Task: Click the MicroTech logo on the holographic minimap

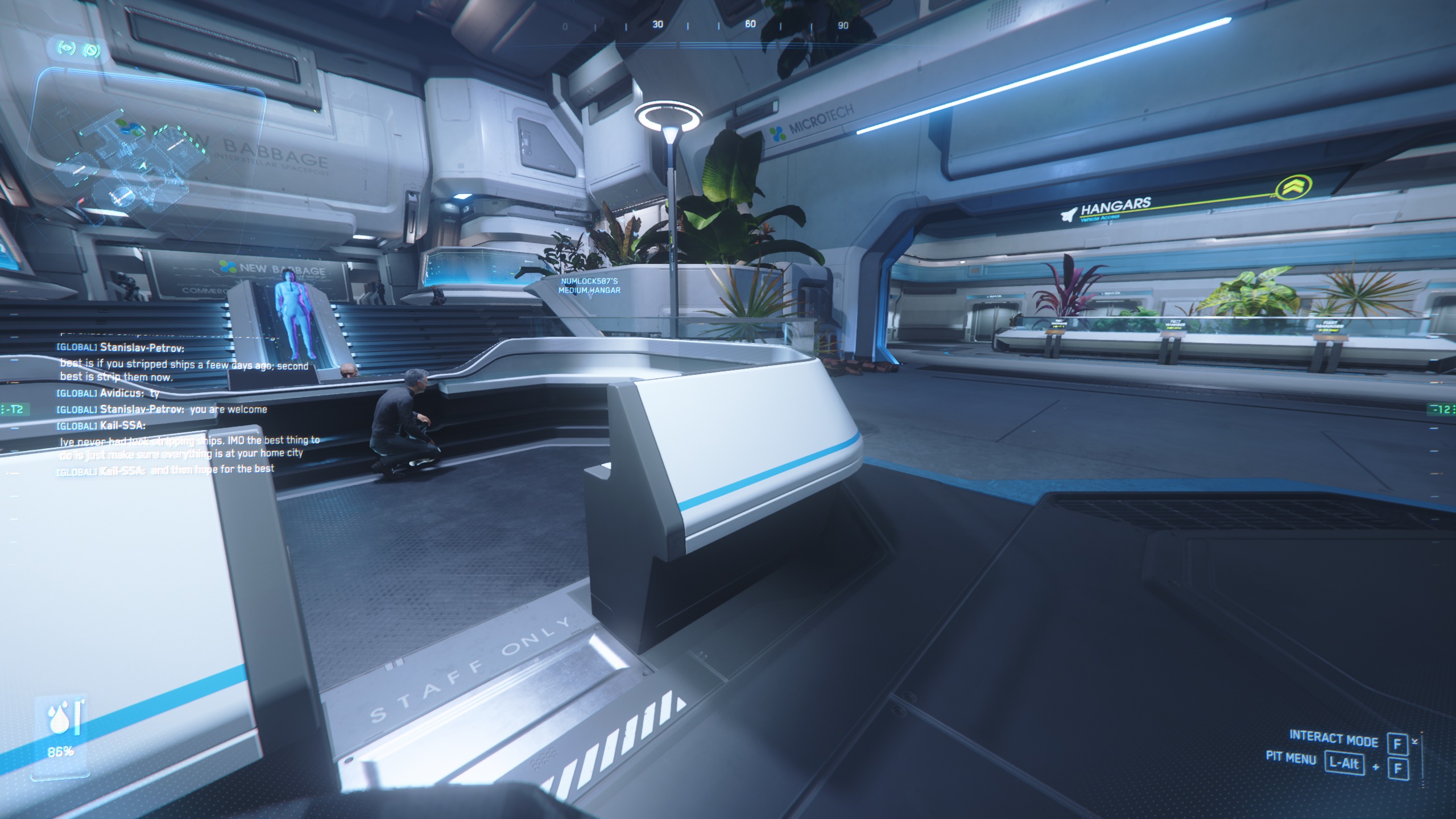Action: (x=127, y=126)
